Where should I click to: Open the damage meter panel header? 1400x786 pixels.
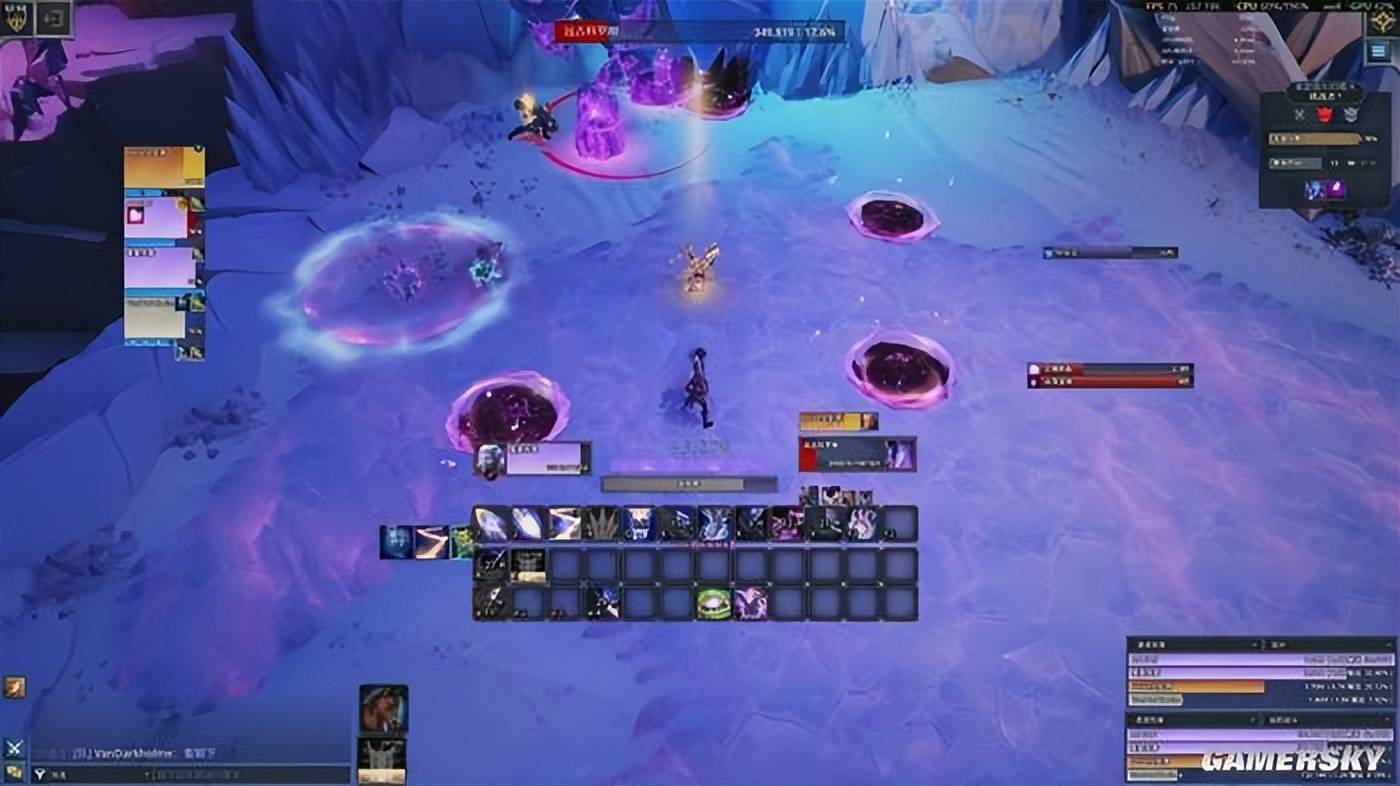(x=1260, y=645)
